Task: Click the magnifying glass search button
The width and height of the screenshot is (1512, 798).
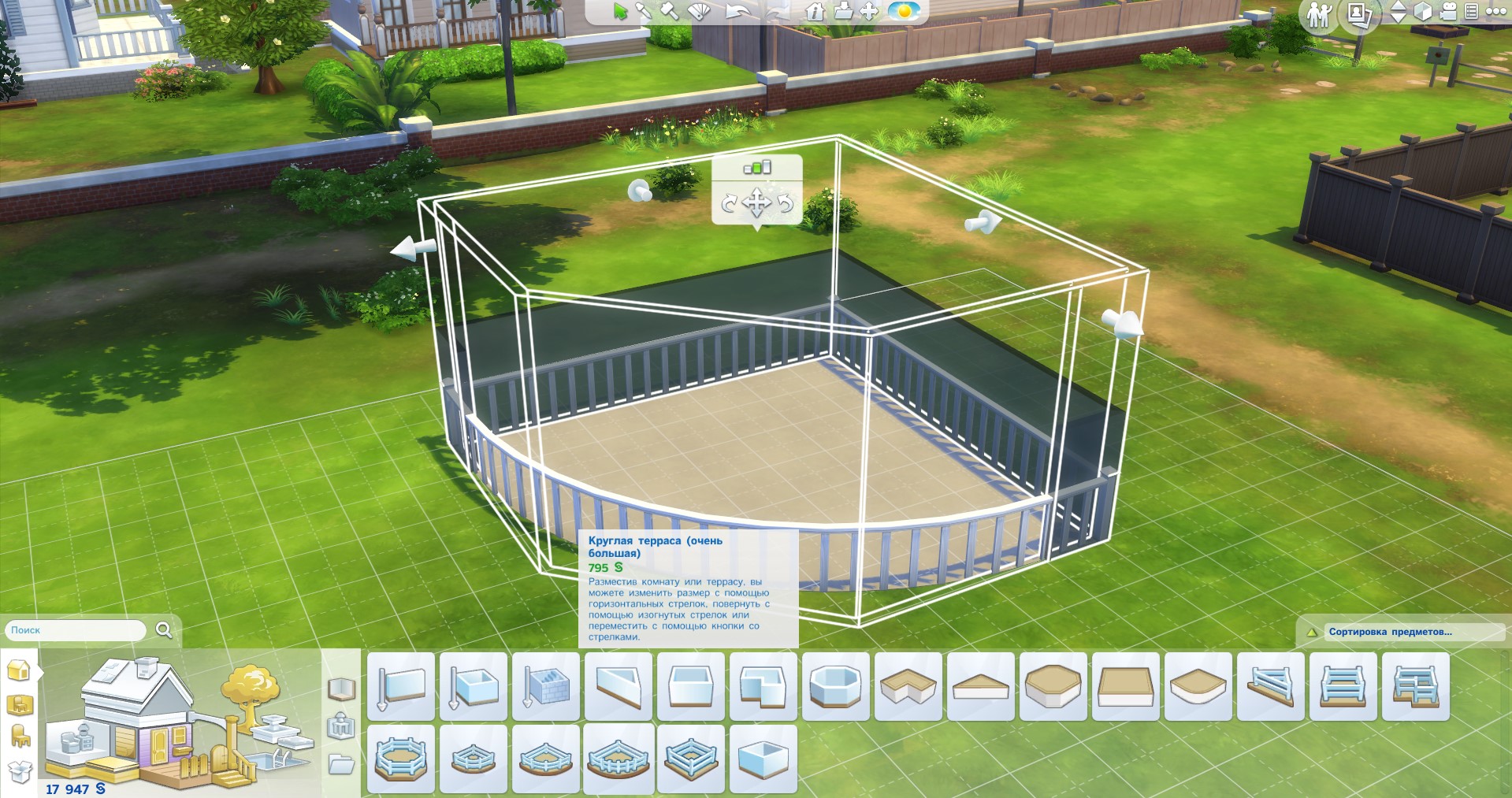Action: click(164, 629)
